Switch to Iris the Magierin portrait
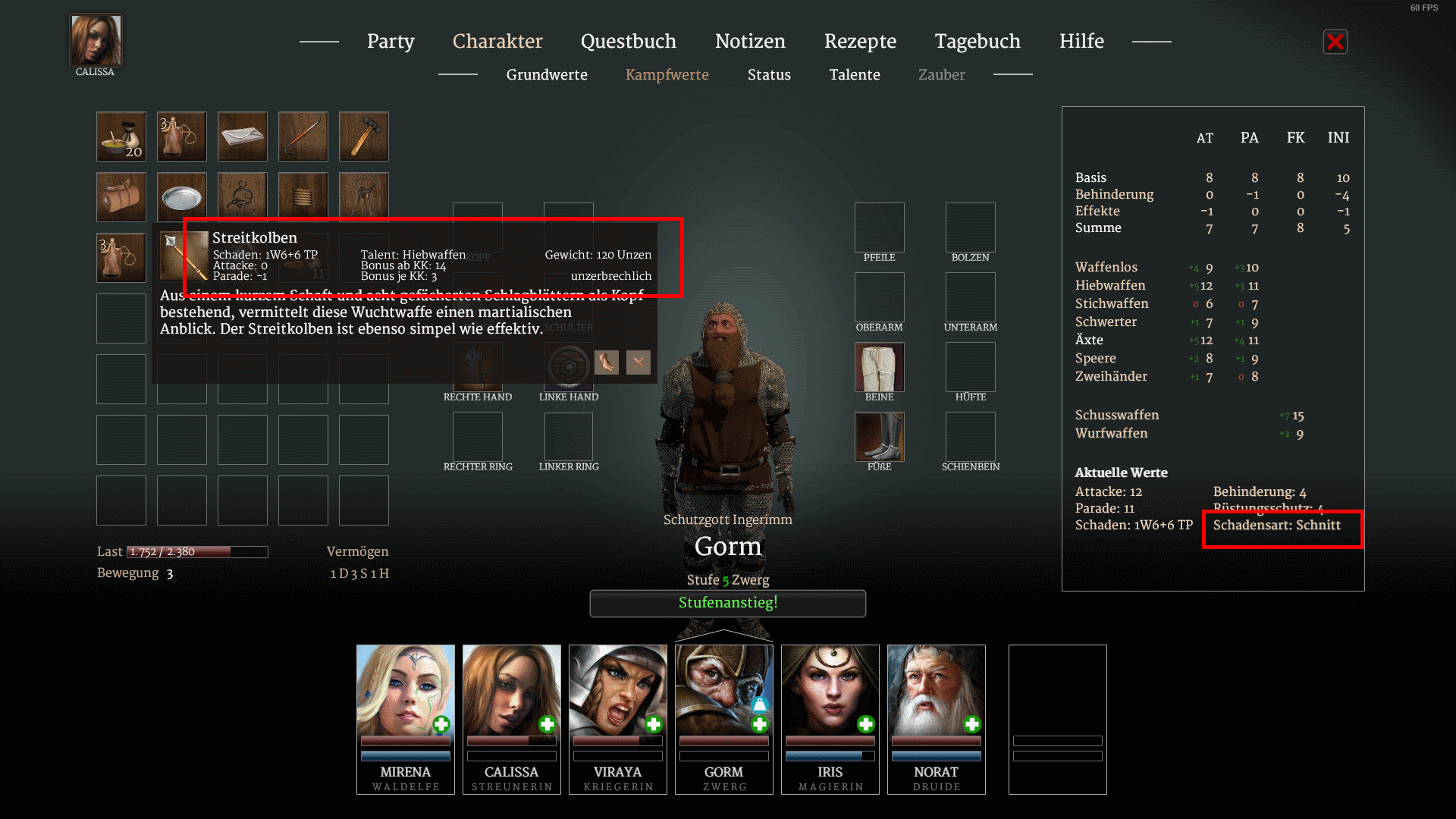1456x819 pixels. point(830,690)
